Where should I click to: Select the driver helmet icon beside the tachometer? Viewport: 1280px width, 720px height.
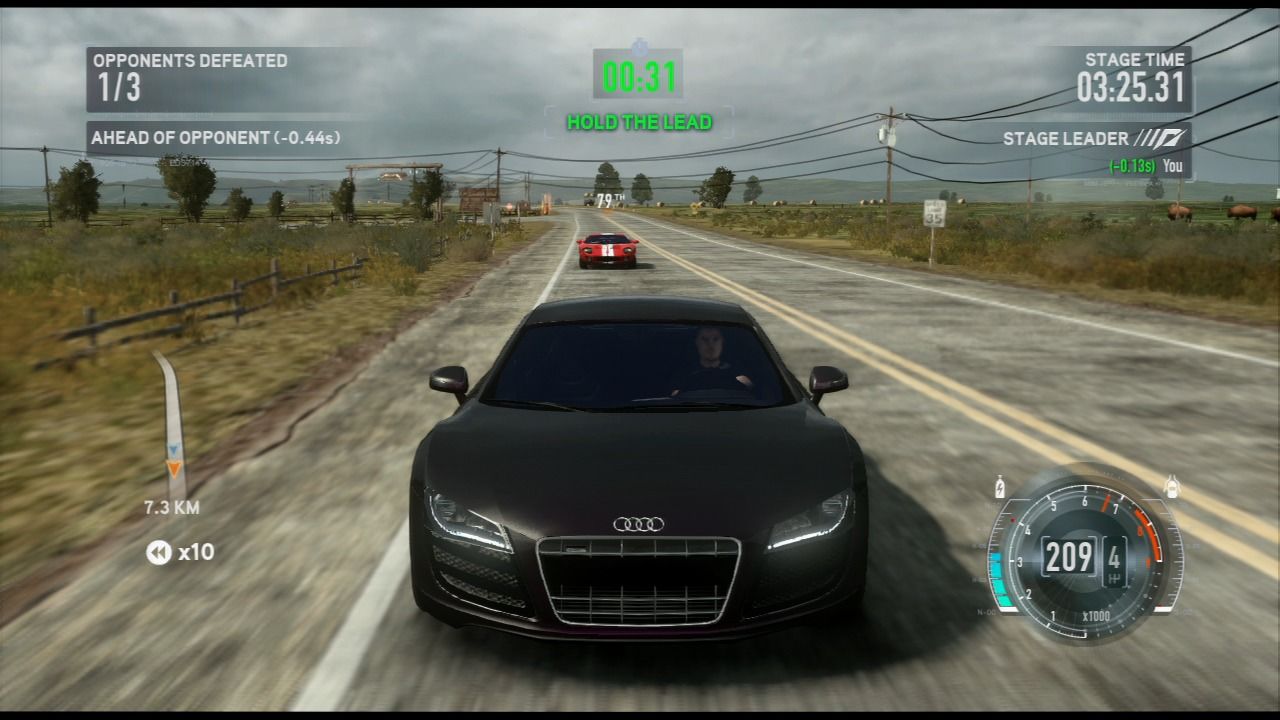[x=1172, y=484]
